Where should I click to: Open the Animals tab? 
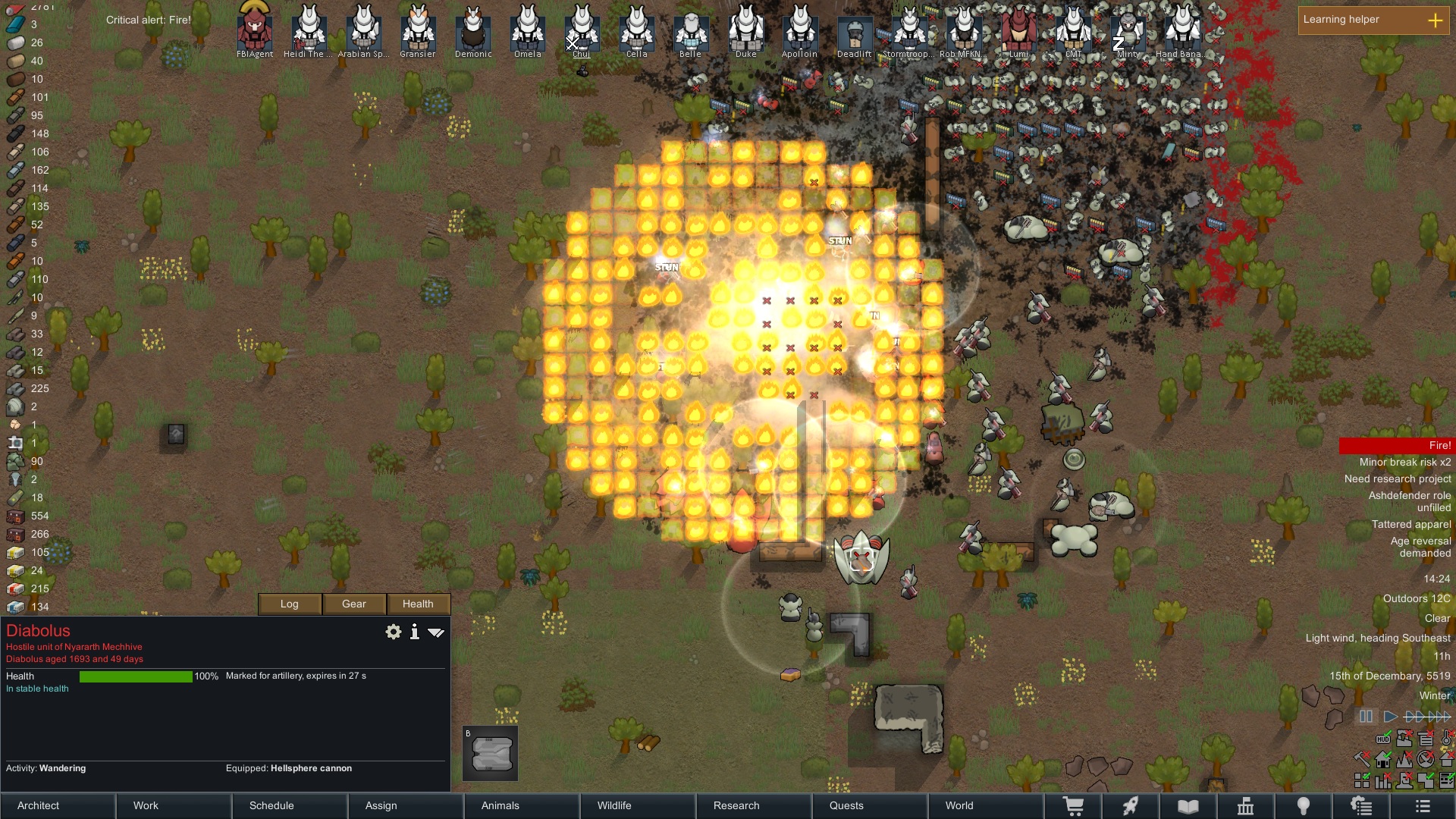click(x=522, y=805)
